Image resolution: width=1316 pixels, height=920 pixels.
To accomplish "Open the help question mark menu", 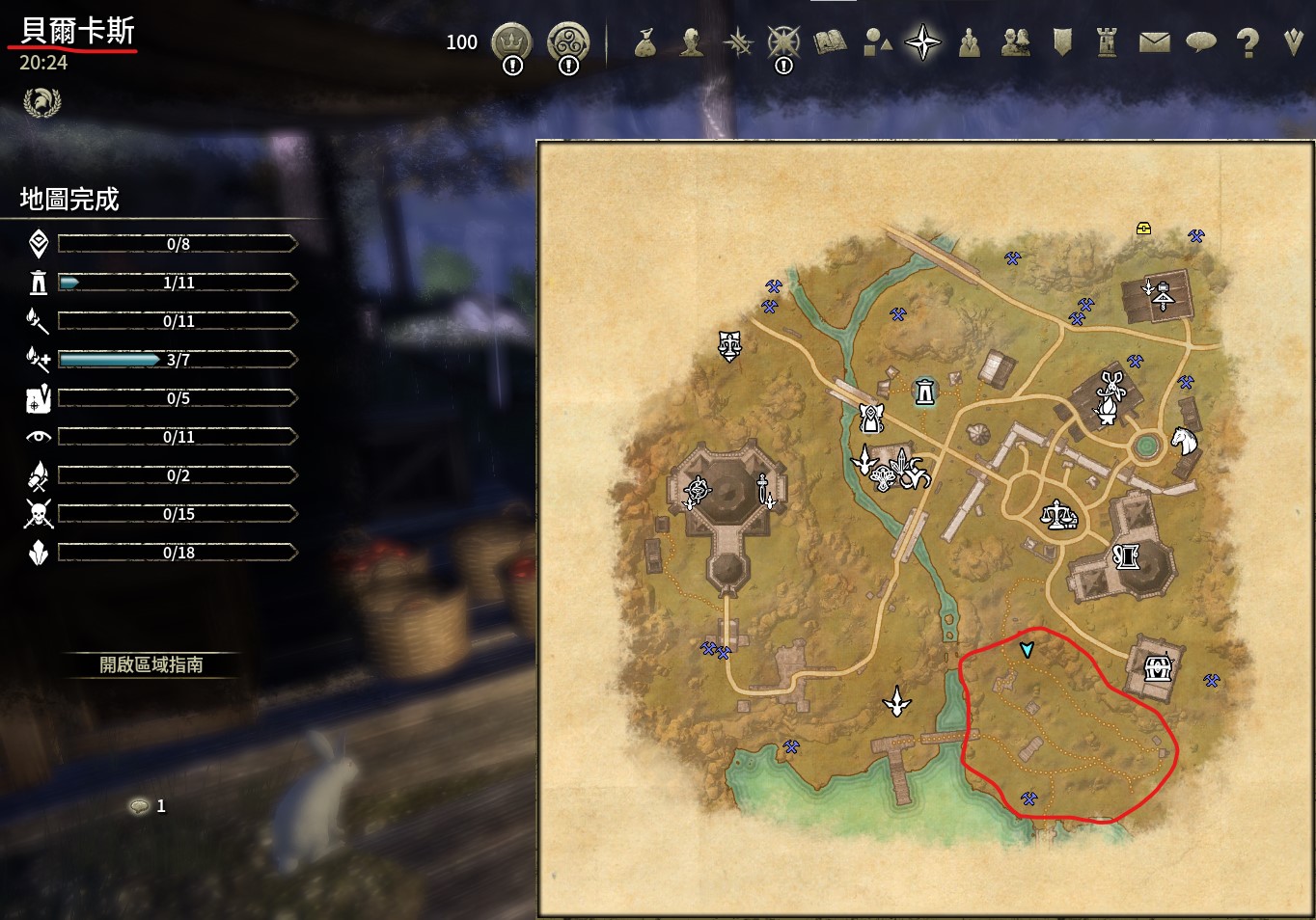I will click(1247, 42).
